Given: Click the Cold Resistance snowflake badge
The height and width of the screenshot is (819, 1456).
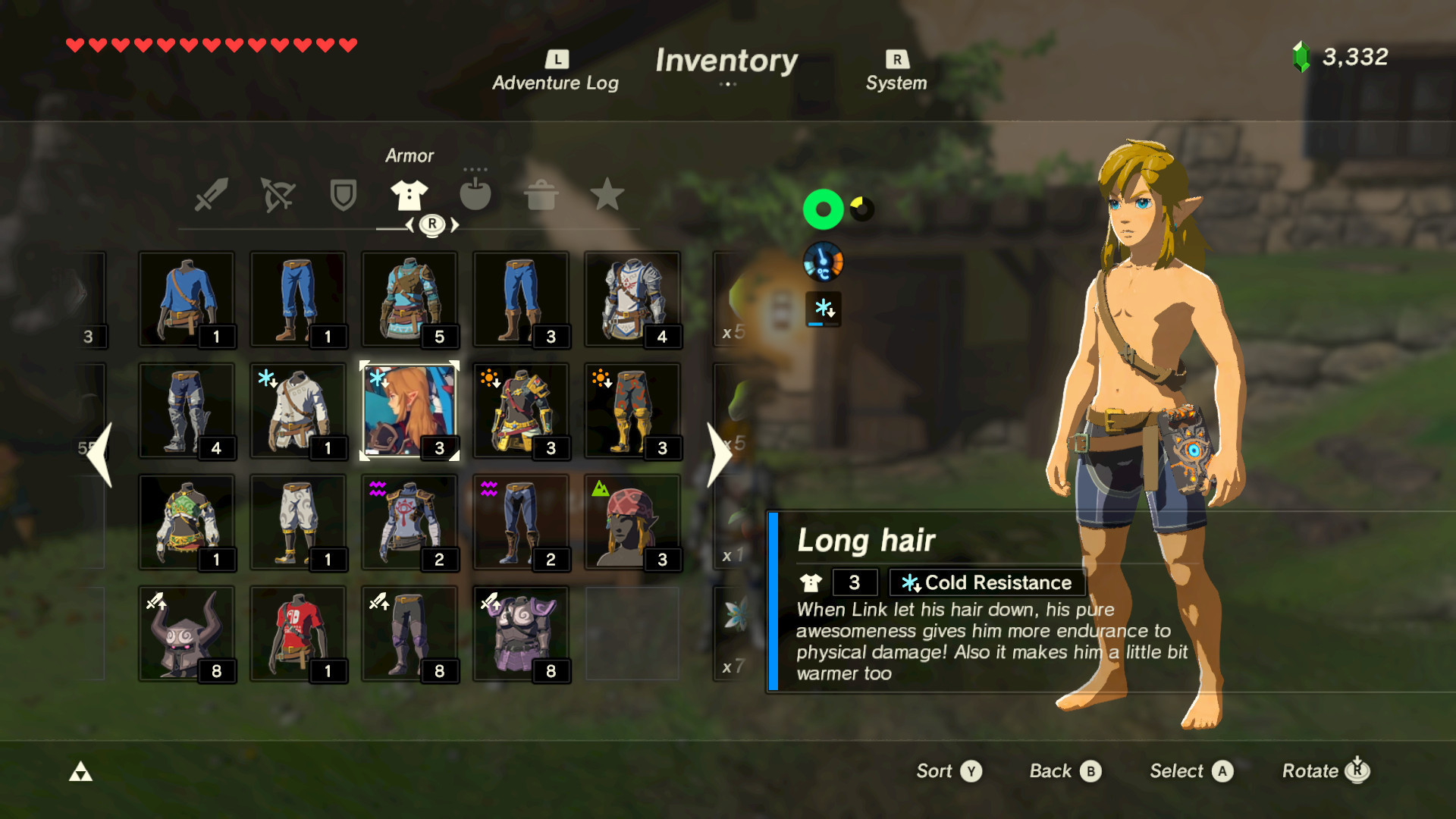Looking at the screenshot, I should pos(985,582).
